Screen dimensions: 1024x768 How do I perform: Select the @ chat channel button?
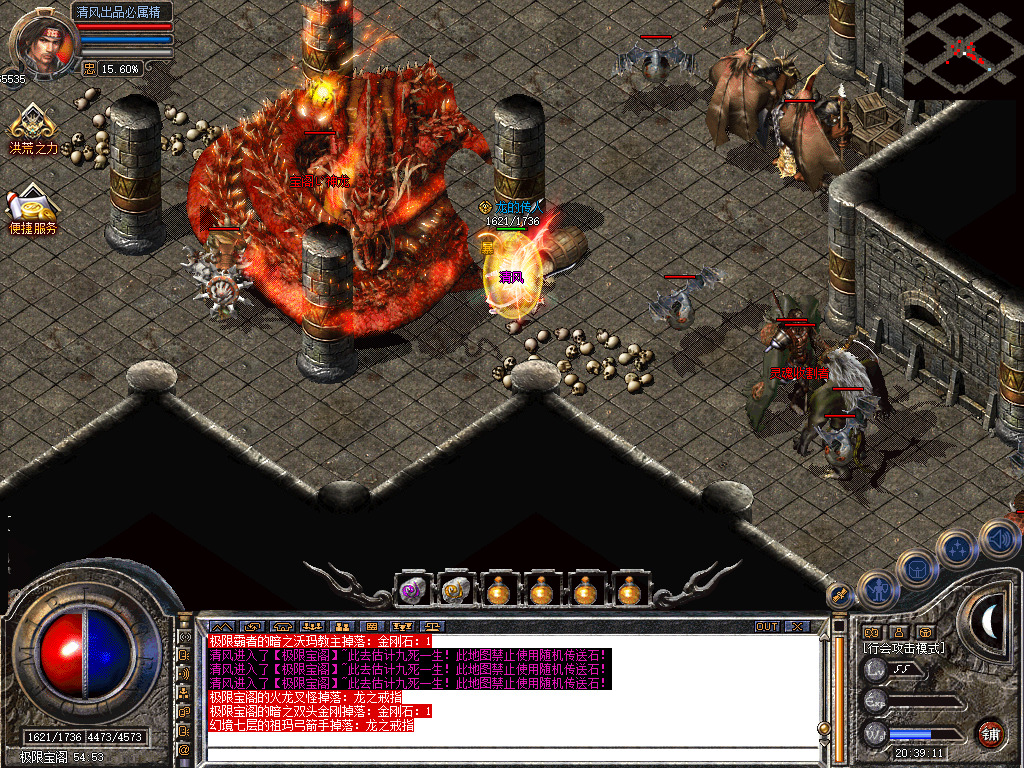tap(184, 749)
